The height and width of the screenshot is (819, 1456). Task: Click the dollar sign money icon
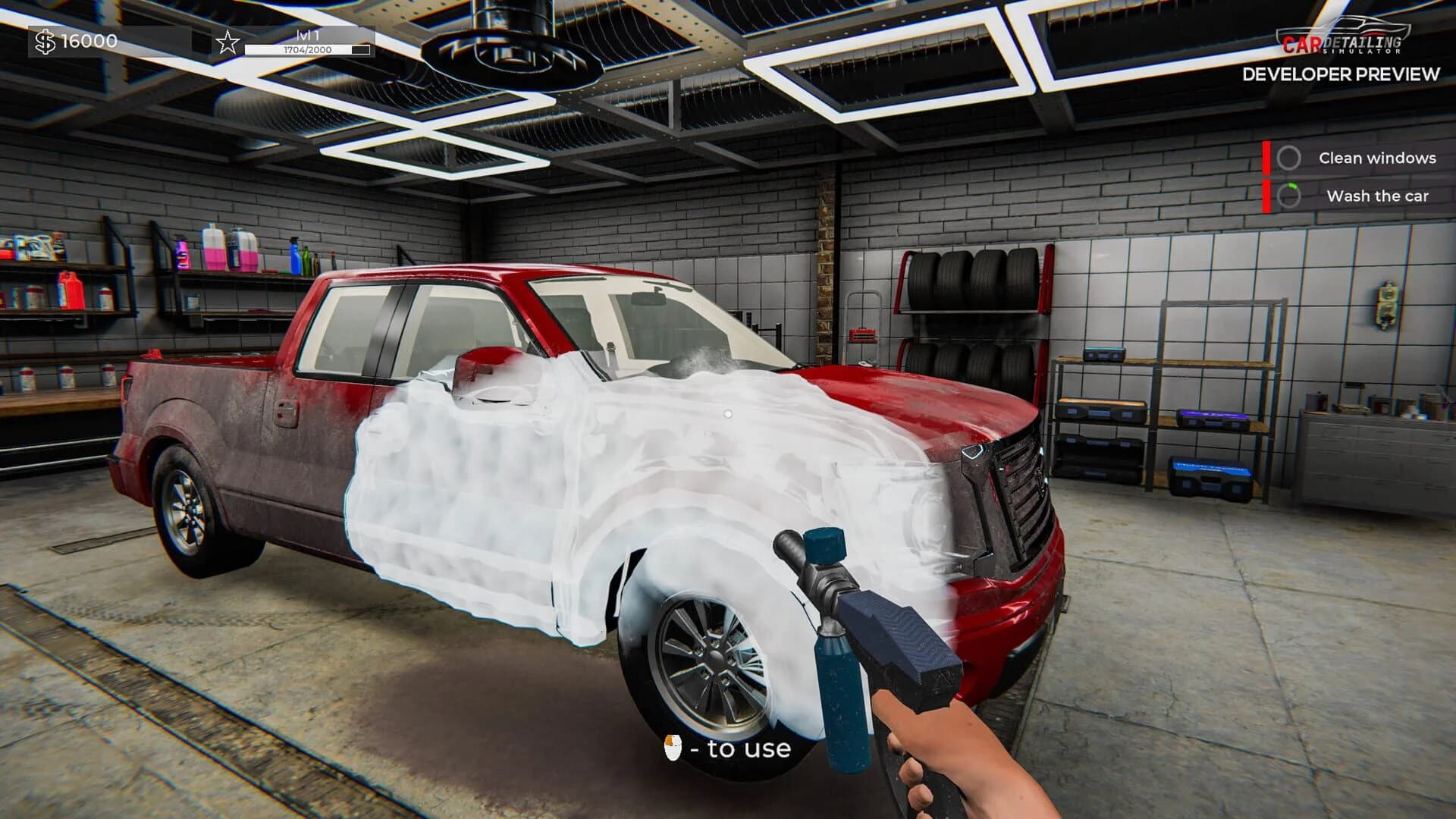coord(47,42)
